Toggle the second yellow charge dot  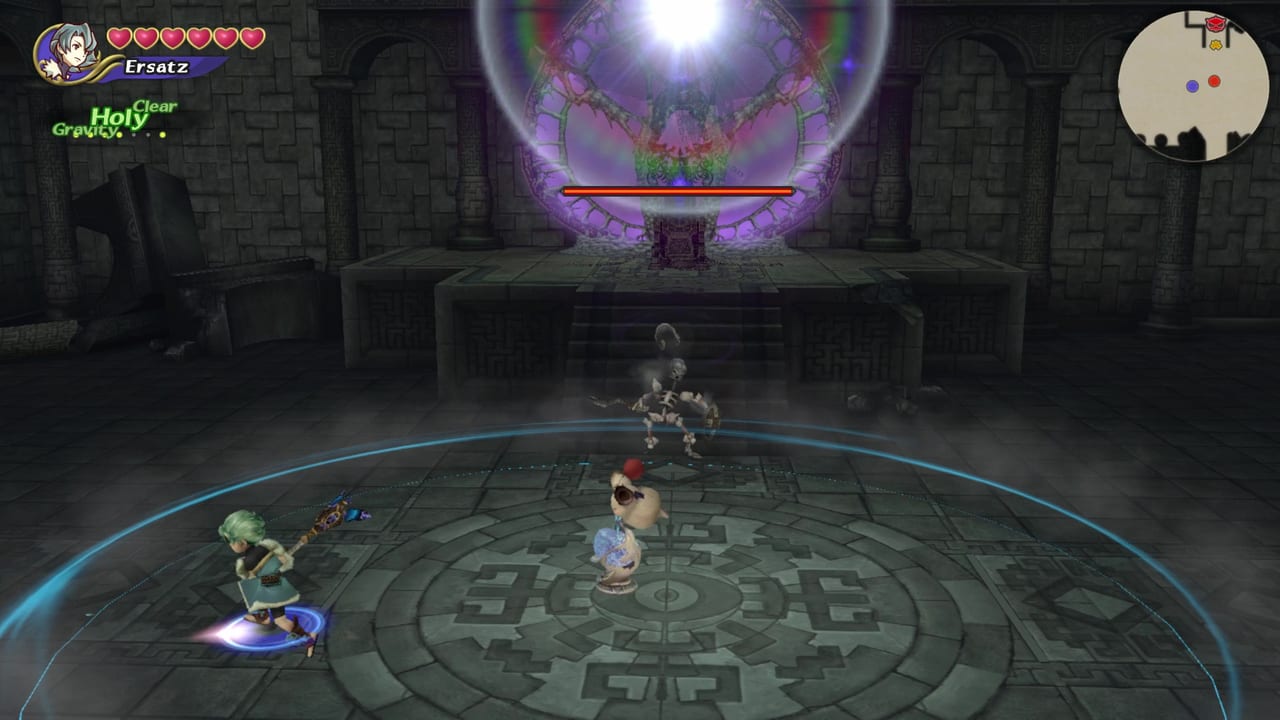coord(90,135)
